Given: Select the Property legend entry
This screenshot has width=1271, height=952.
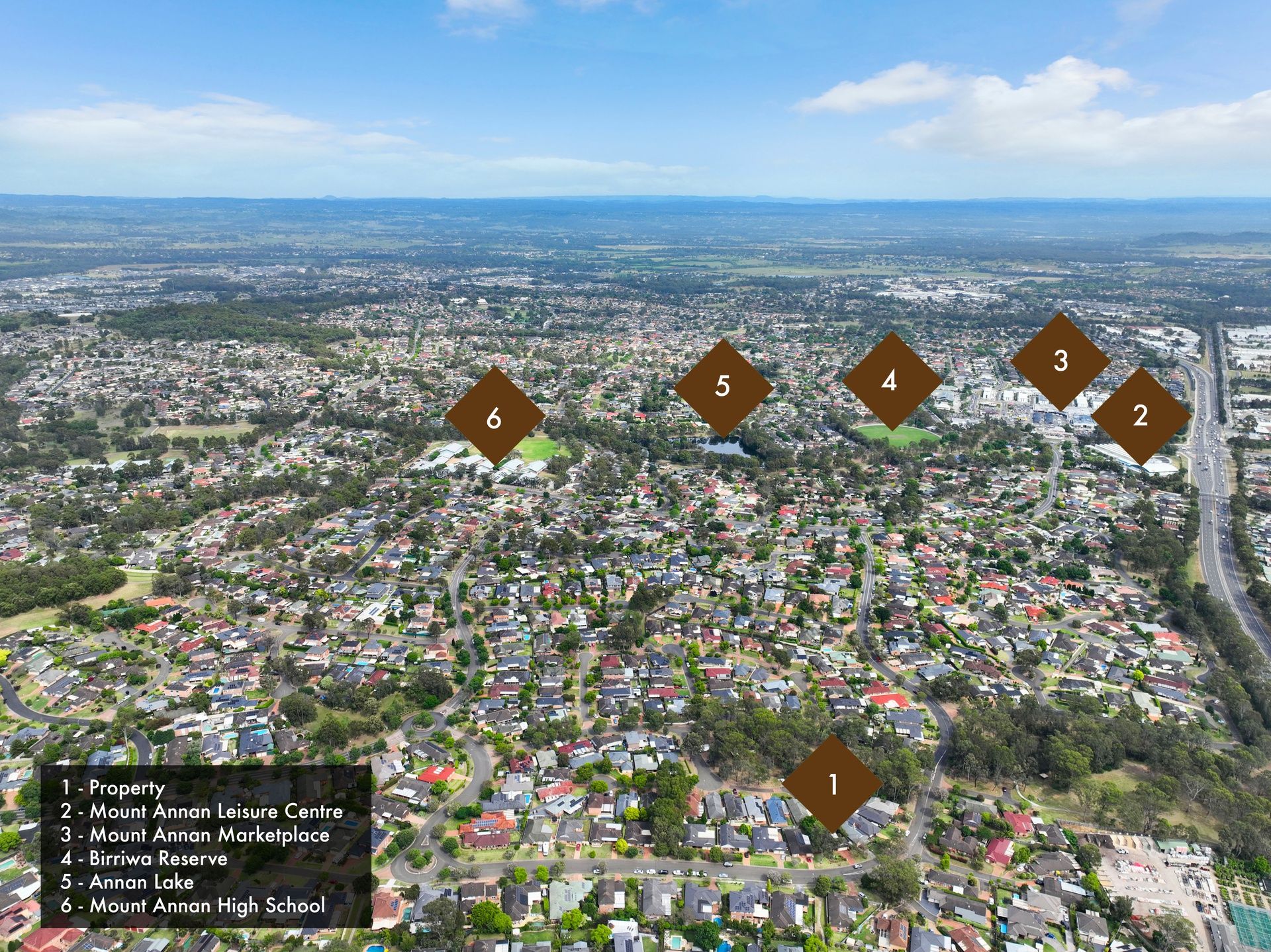Looking at the screenshot, I should pos(113,788).
